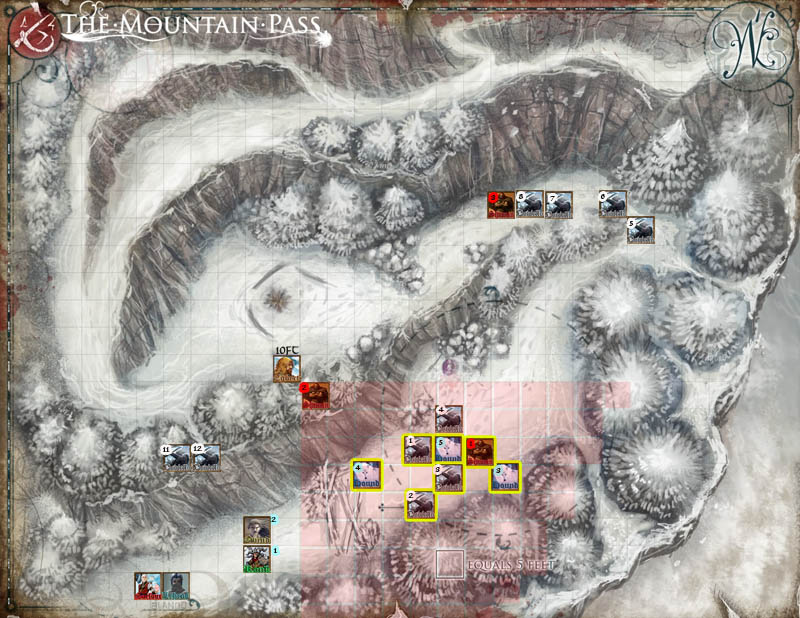Select the yellow-outlined soldier token numbered 2
The width and height of the screenshot is (800, 618).
click(419, 506)
